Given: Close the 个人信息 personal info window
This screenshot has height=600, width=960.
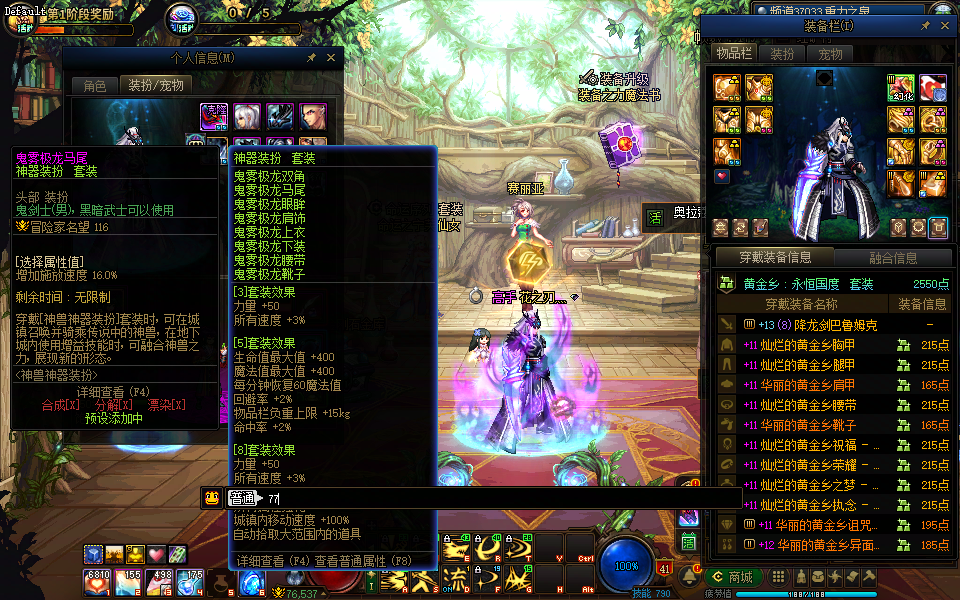Looking at the screenshot, I should coord(333,59).
